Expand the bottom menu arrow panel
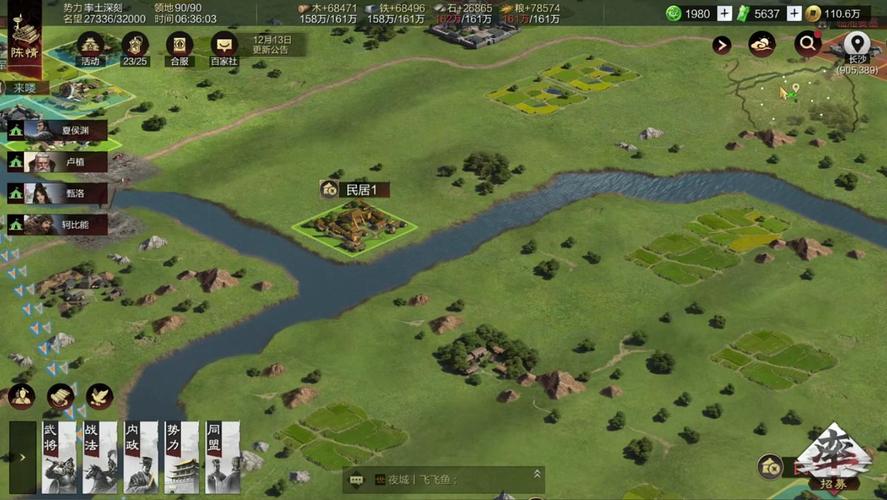 coord(22,457)
